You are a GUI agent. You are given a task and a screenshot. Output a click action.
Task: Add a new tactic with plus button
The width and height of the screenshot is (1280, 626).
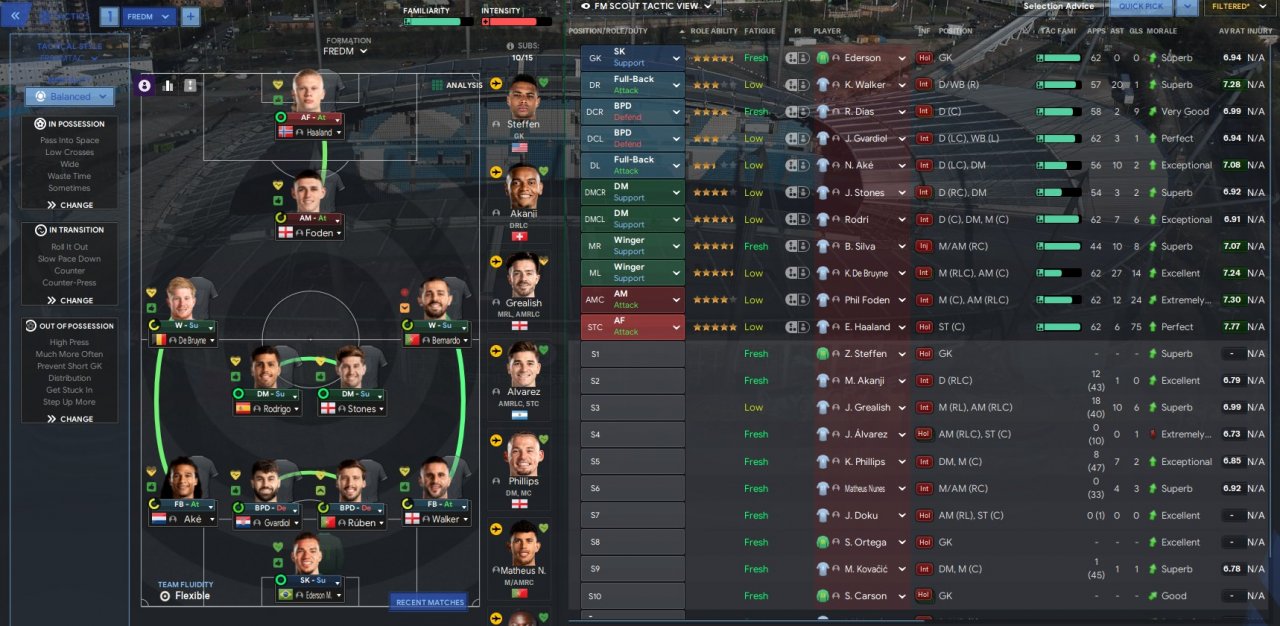click(190, 17)
